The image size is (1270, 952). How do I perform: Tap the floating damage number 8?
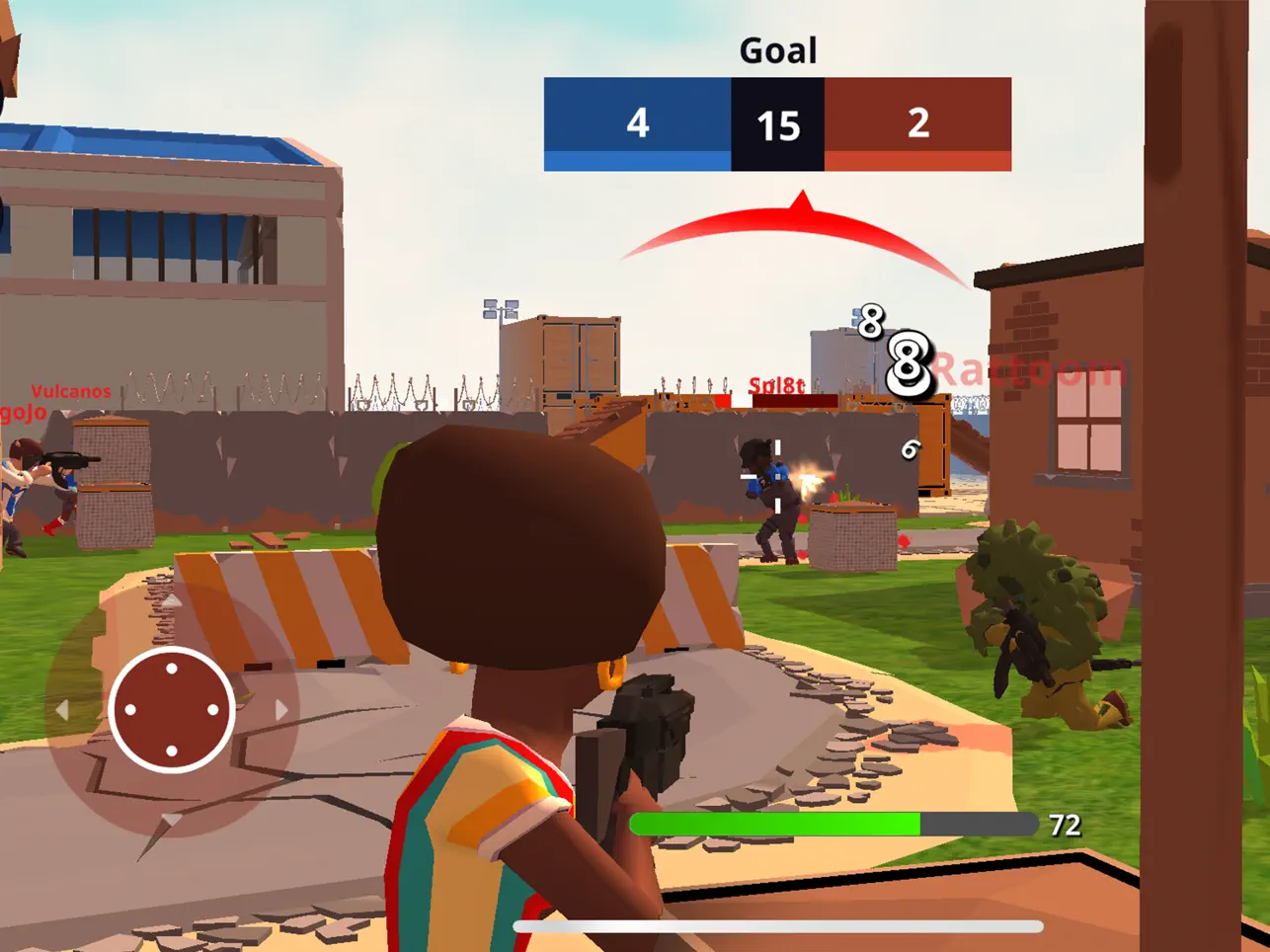906,358
